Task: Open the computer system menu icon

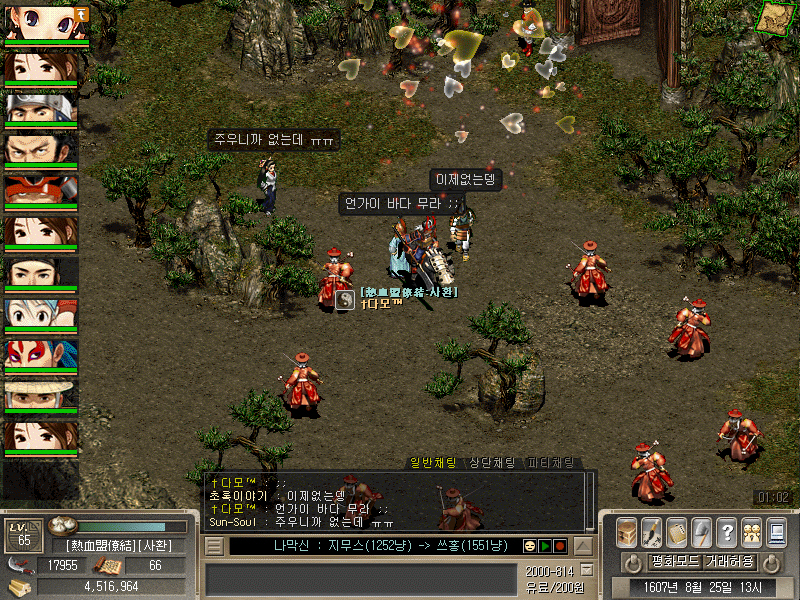Action: tap(777, 530)
